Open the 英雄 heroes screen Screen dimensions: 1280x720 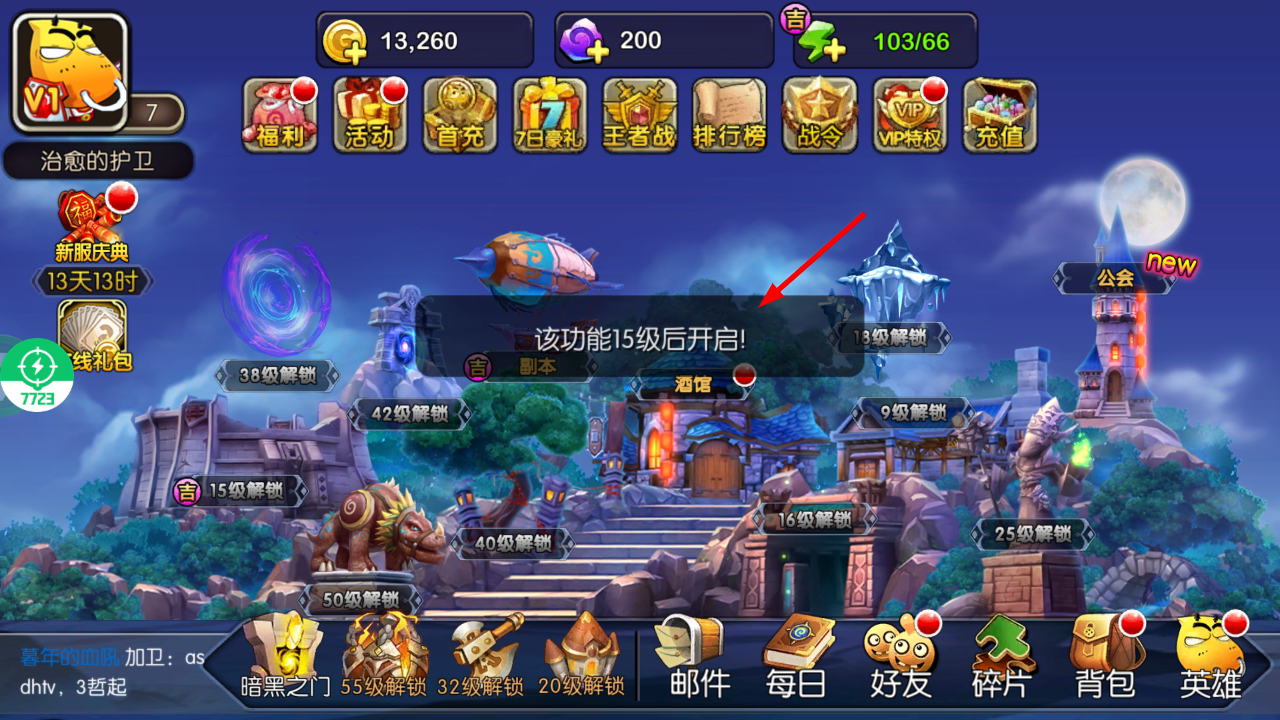click(x=1210, y=656)
